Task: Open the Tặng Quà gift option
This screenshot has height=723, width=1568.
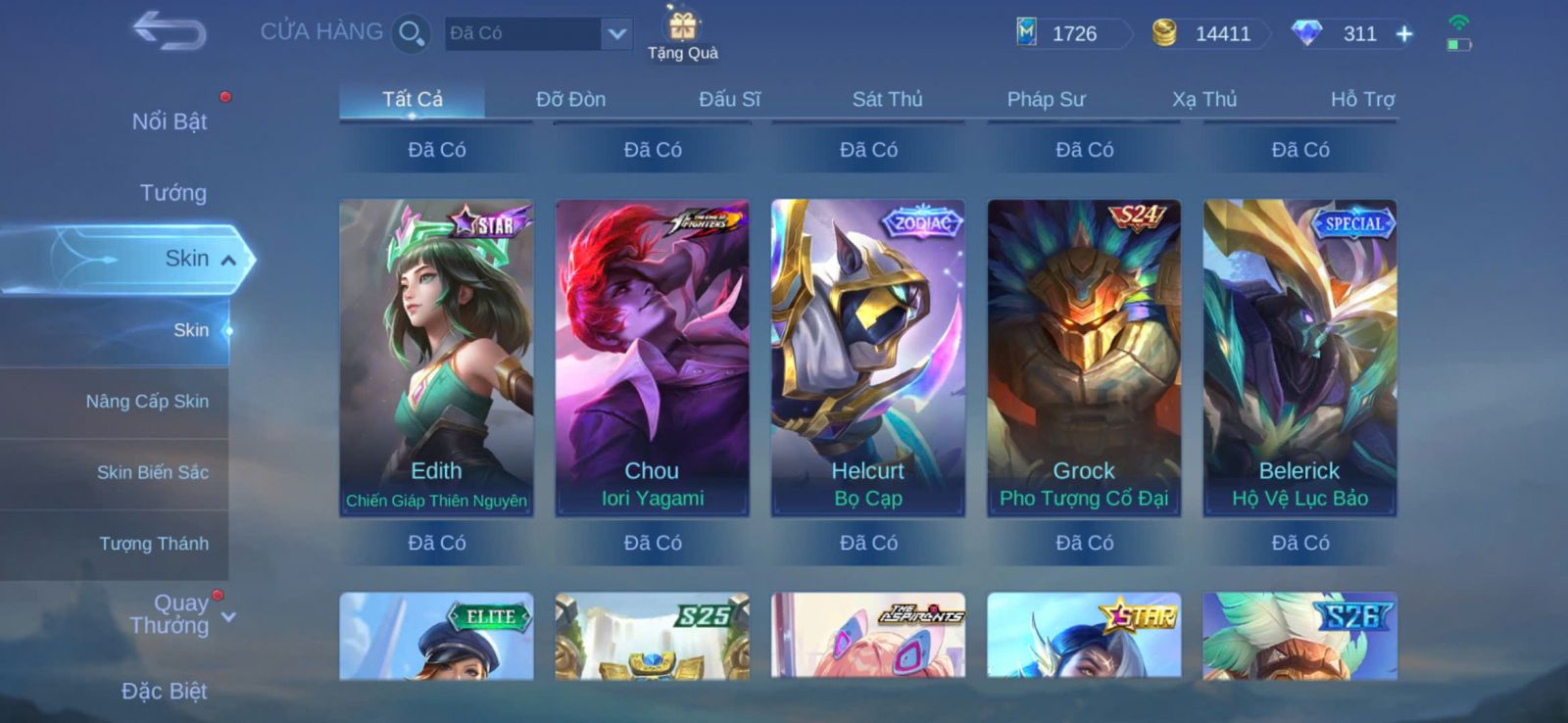Action: pyautogui.click(x=683, y=34)
